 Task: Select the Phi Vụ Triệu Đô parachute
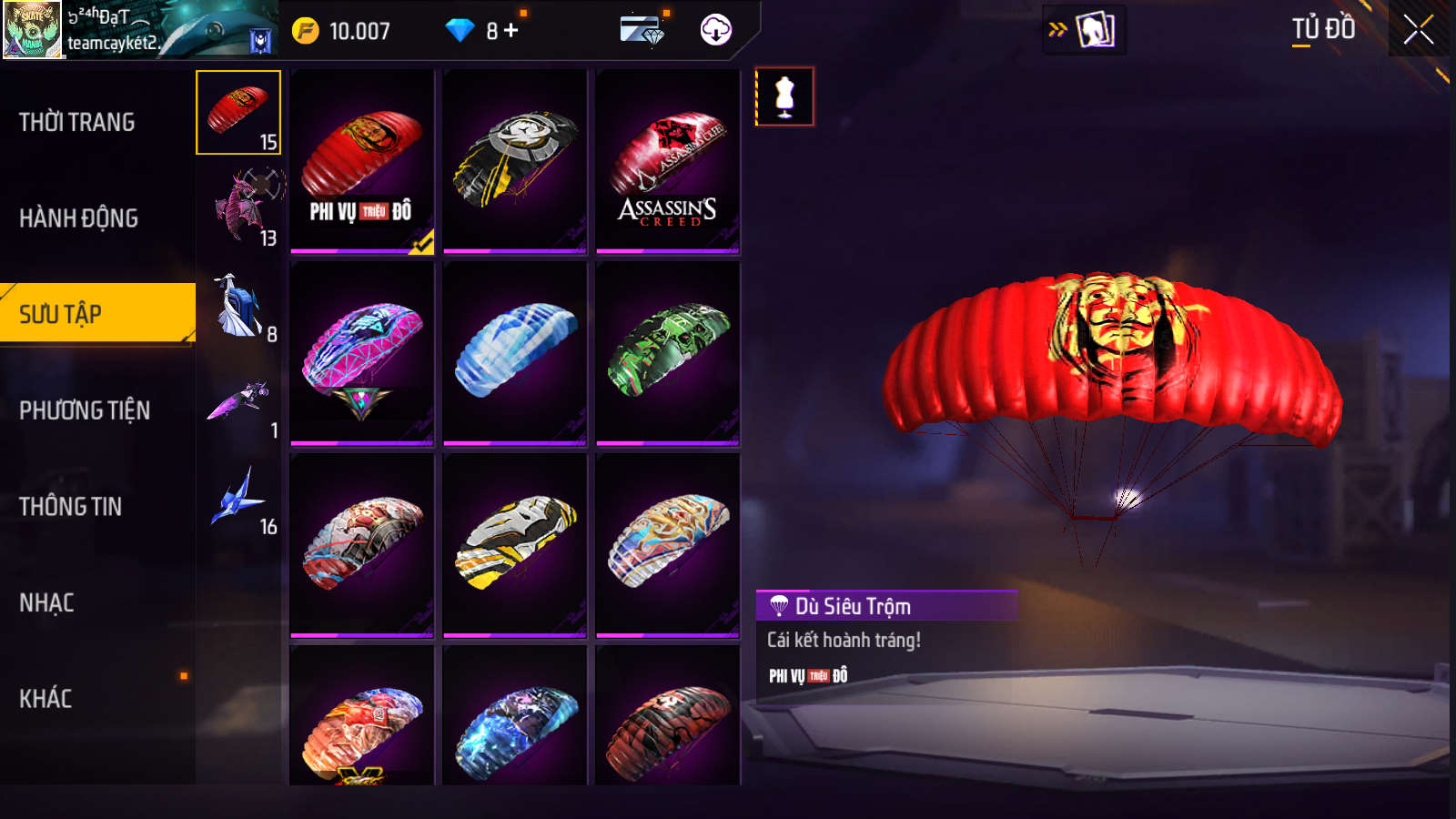[361, 161]
